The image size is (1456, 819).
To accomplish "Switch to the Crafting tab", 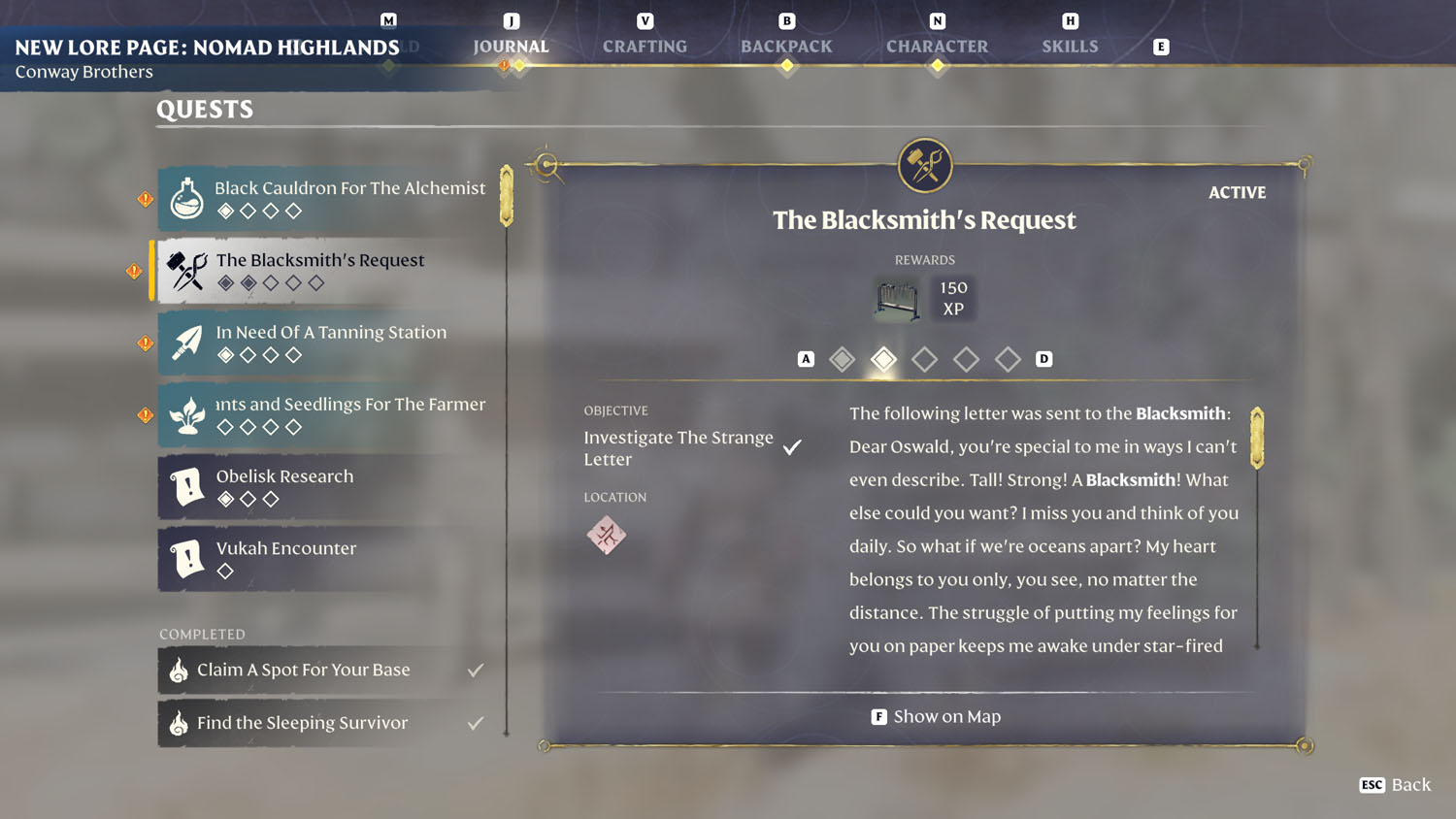I will click(644, 46).
